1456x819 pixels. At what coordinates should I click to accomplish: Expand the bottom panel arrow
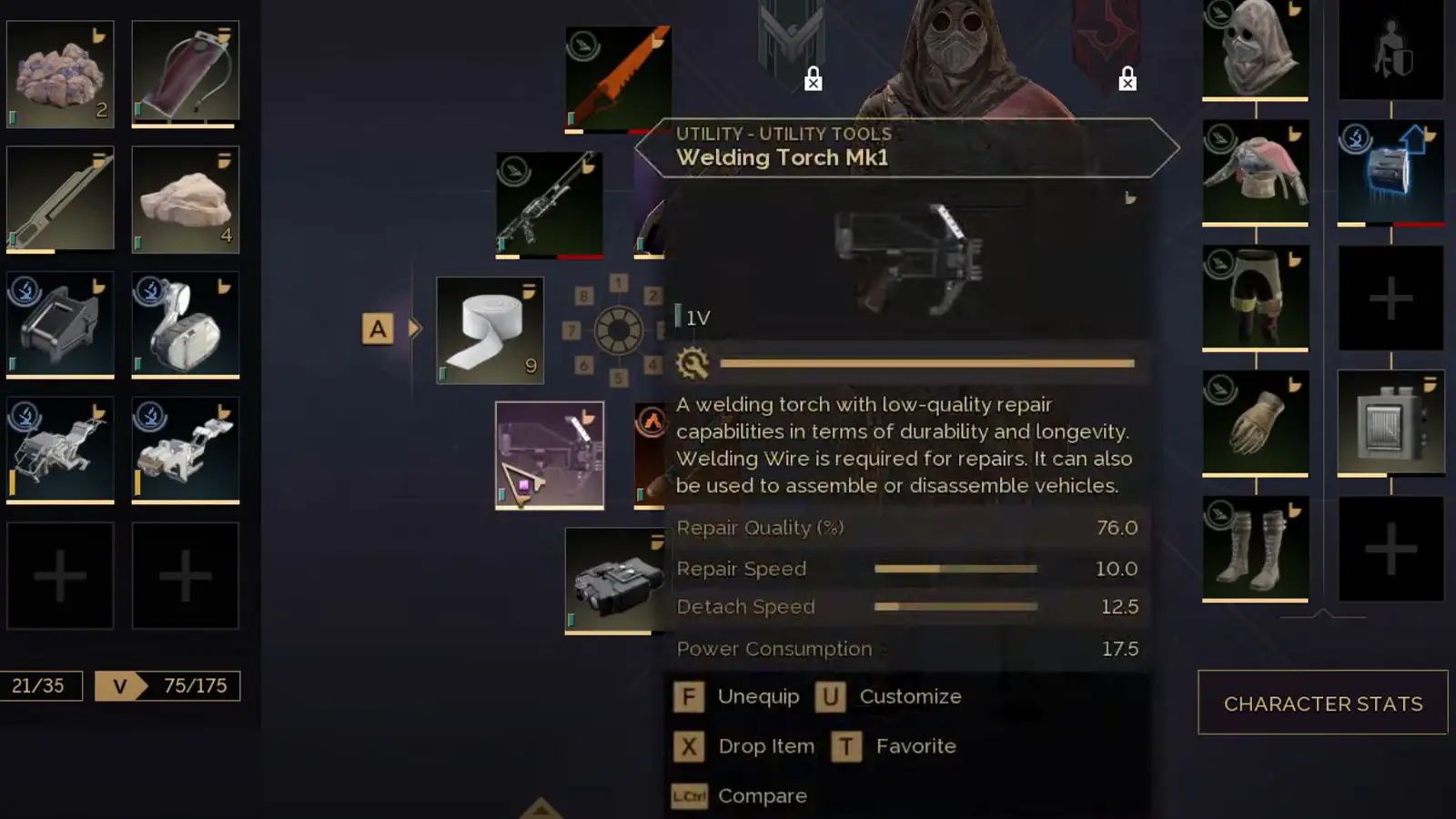pos(541,808)
